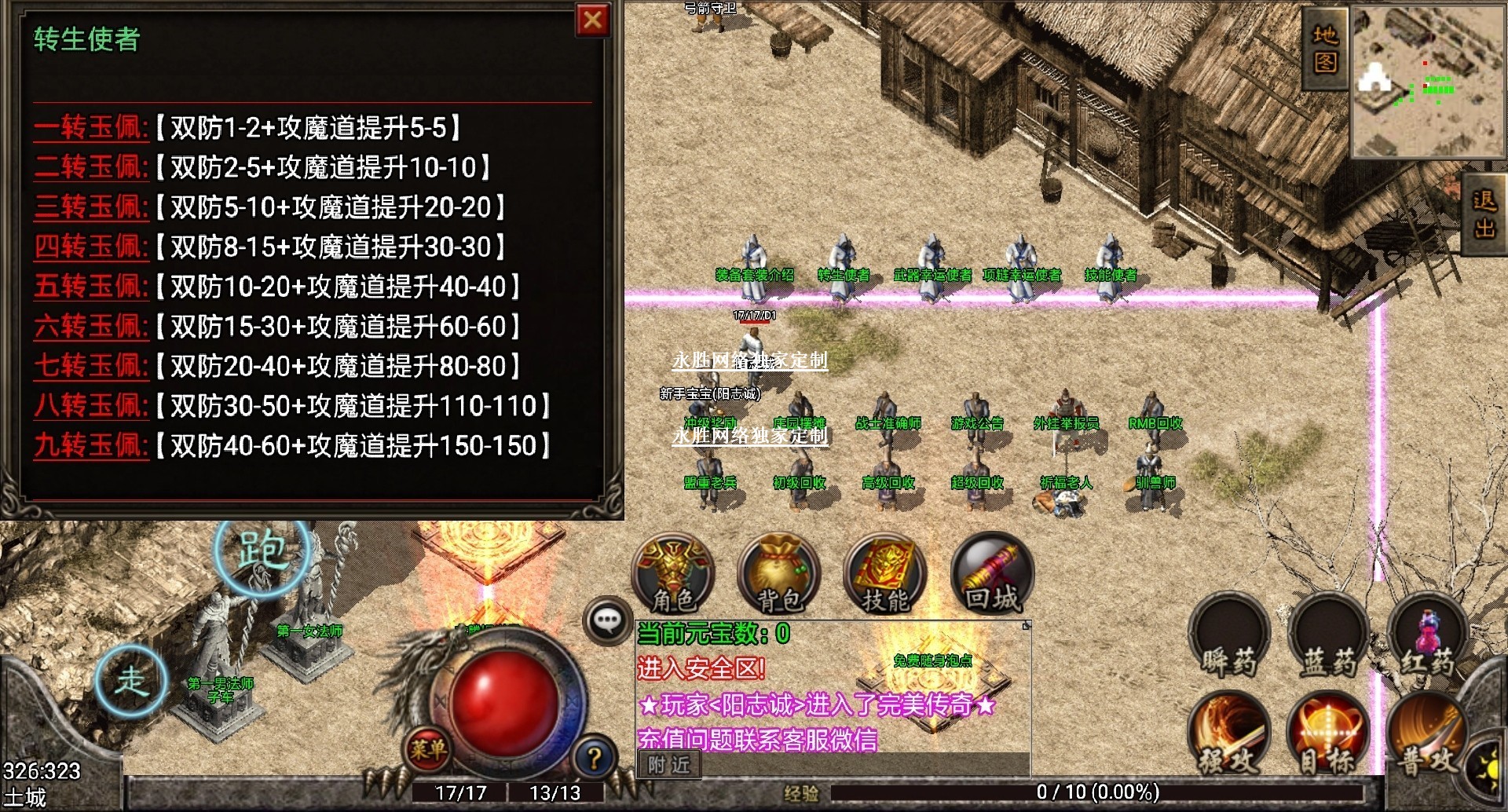This screenshot has height=812, width=1508.
Task: Choose the 九转玉佩 reward link
Action: (x=91, y=446)
